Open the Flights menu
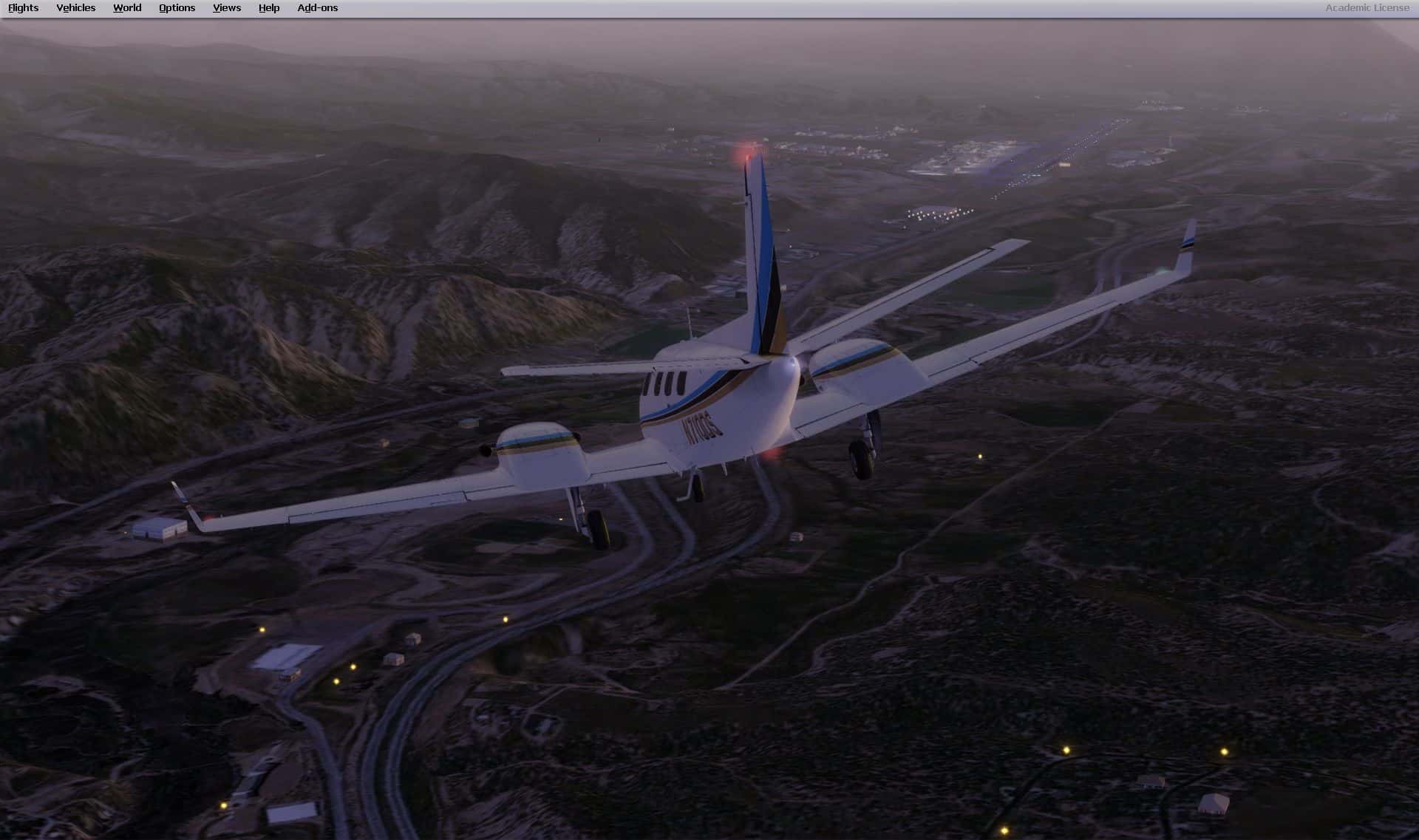This screenshot has height=840, width=1419. pos(24,8)
